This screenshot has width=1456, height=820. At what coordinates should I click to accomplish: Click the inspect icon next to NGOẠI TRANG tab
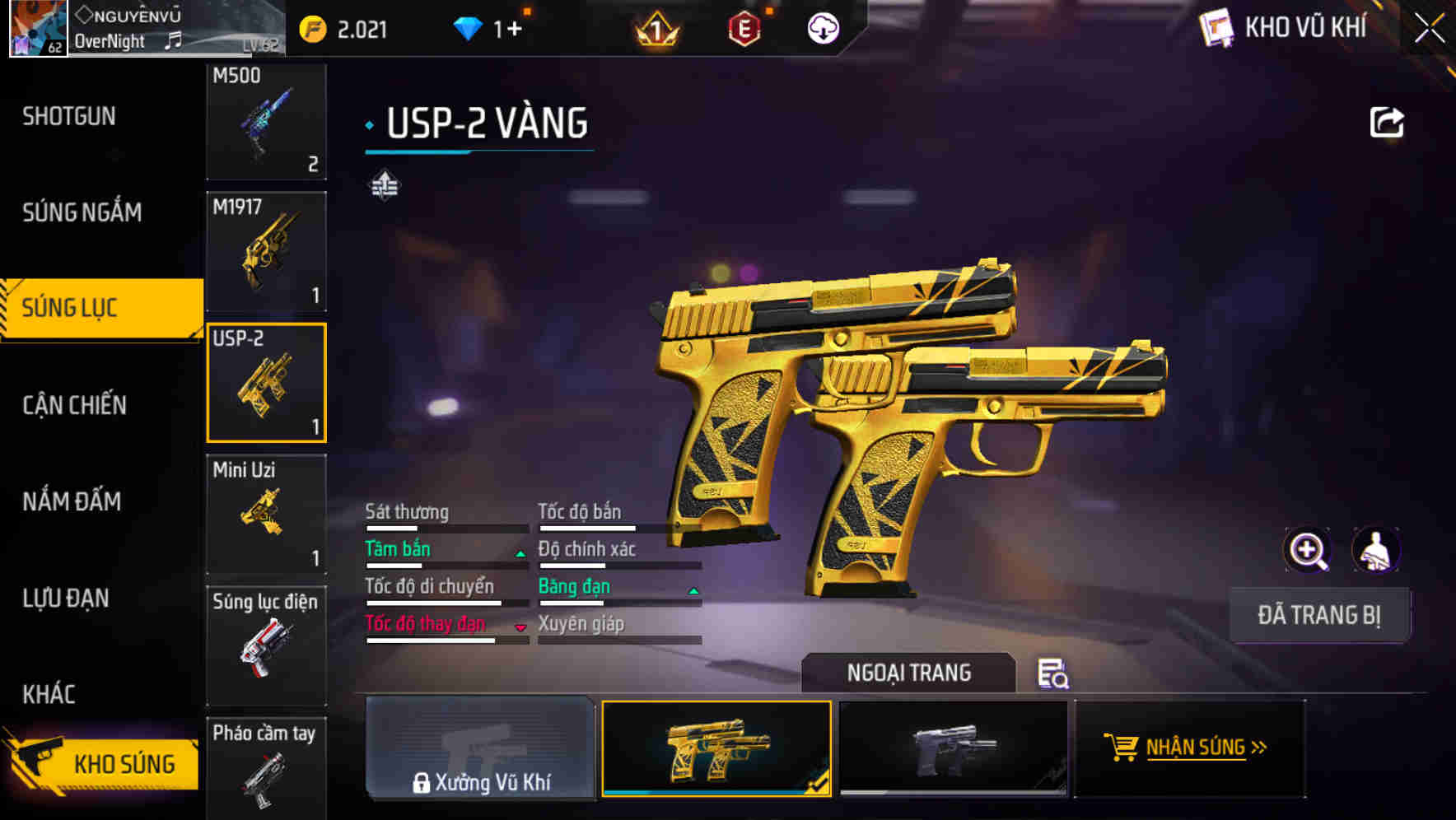click(1052, 673)
